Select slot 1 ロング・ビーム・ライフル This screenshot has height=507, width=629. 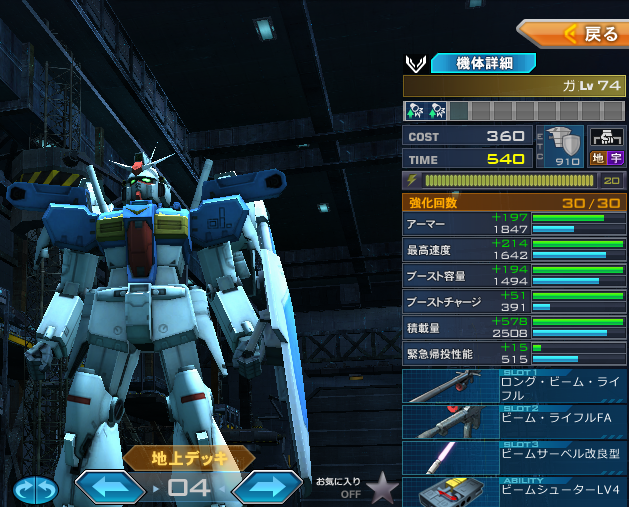515,387
